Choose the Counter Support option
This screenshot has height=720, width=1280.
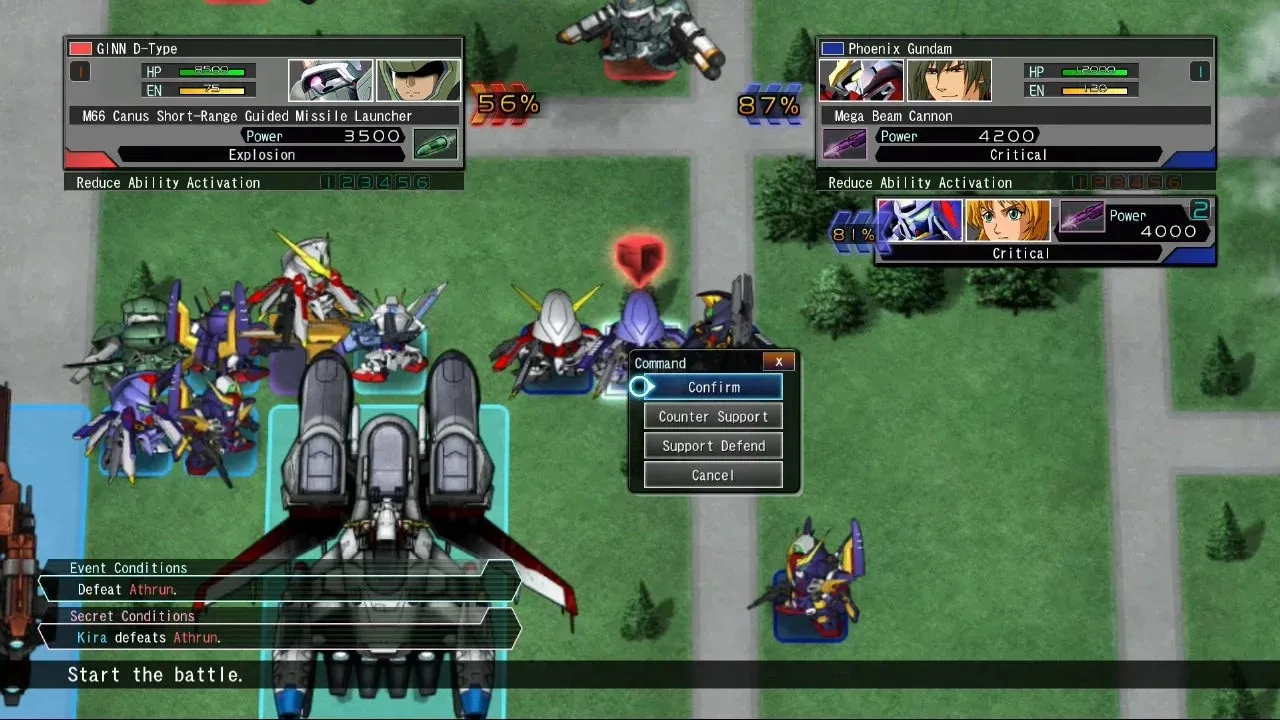(x=713, y=417)
